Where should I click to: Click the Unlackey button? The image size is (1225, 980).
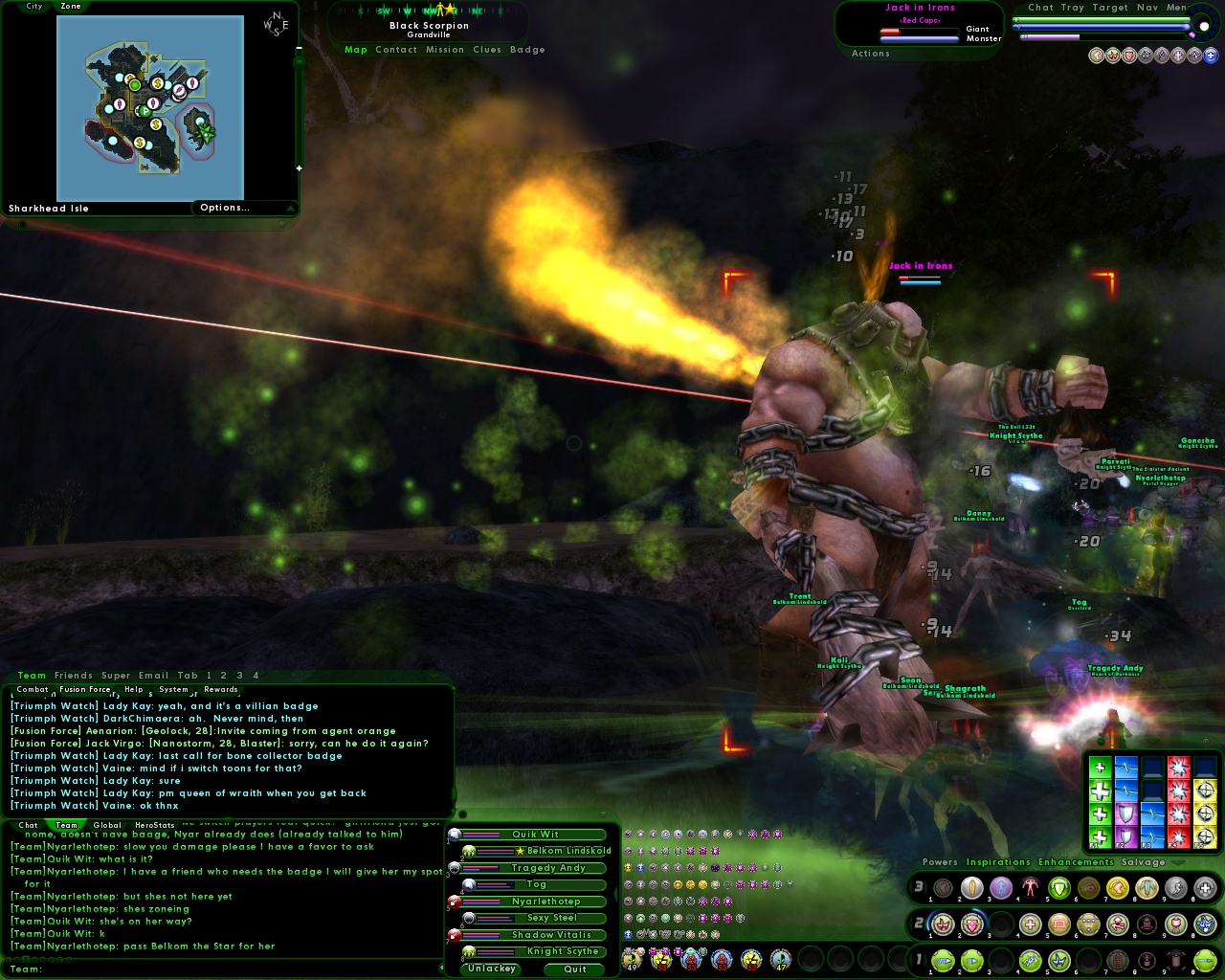[x=492, y=969]
